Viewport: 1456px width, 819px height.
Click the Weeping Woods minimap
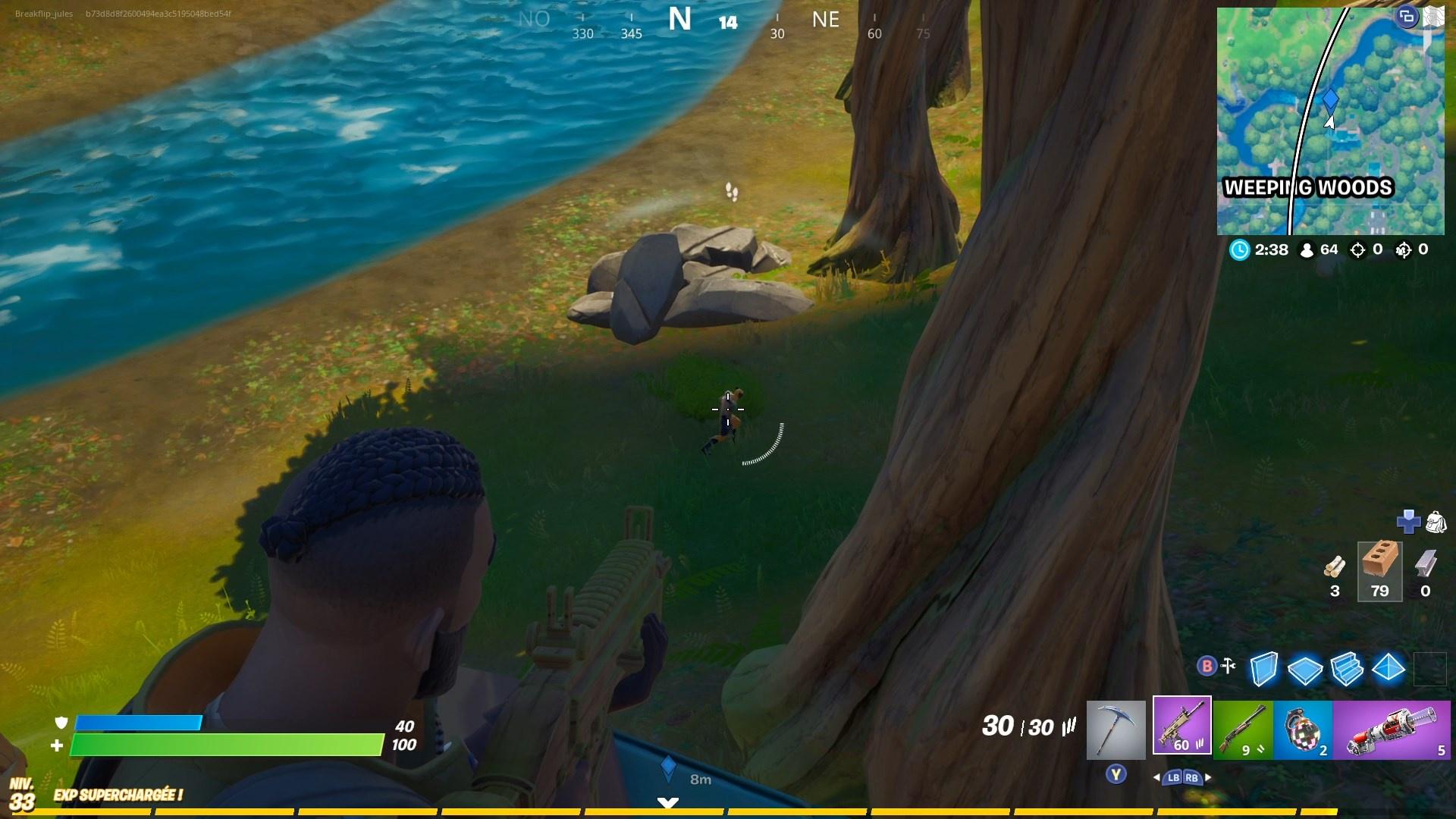pos(1331,121)
